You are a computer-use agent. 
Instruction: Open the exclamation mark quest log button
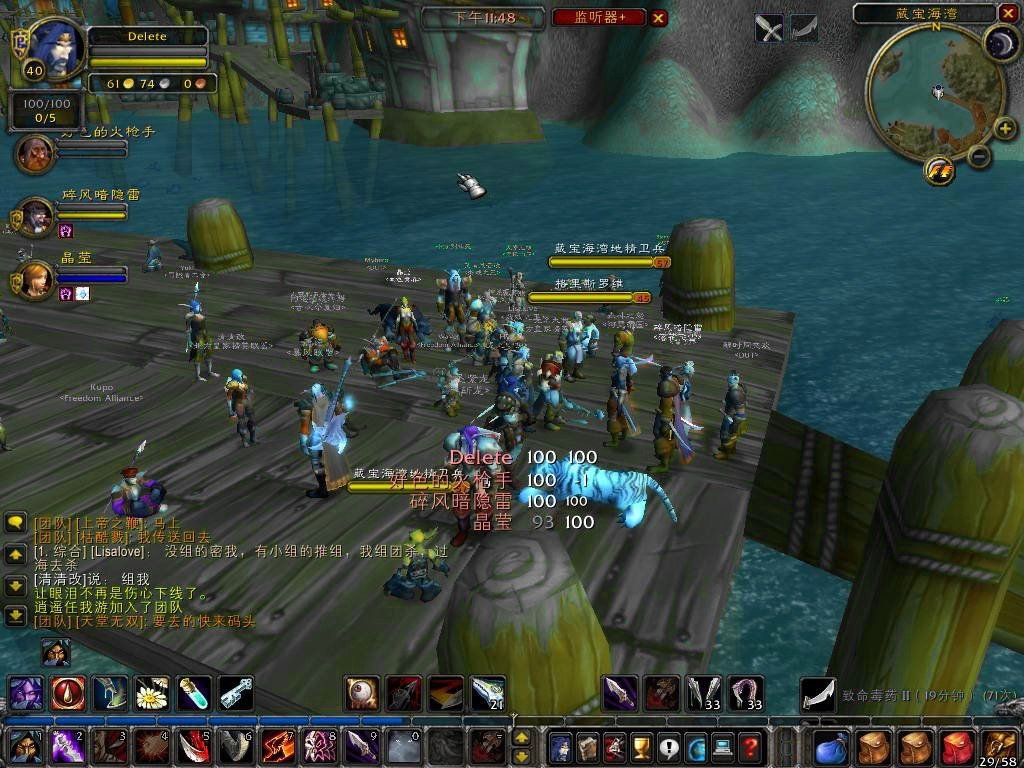pos(669,747)
